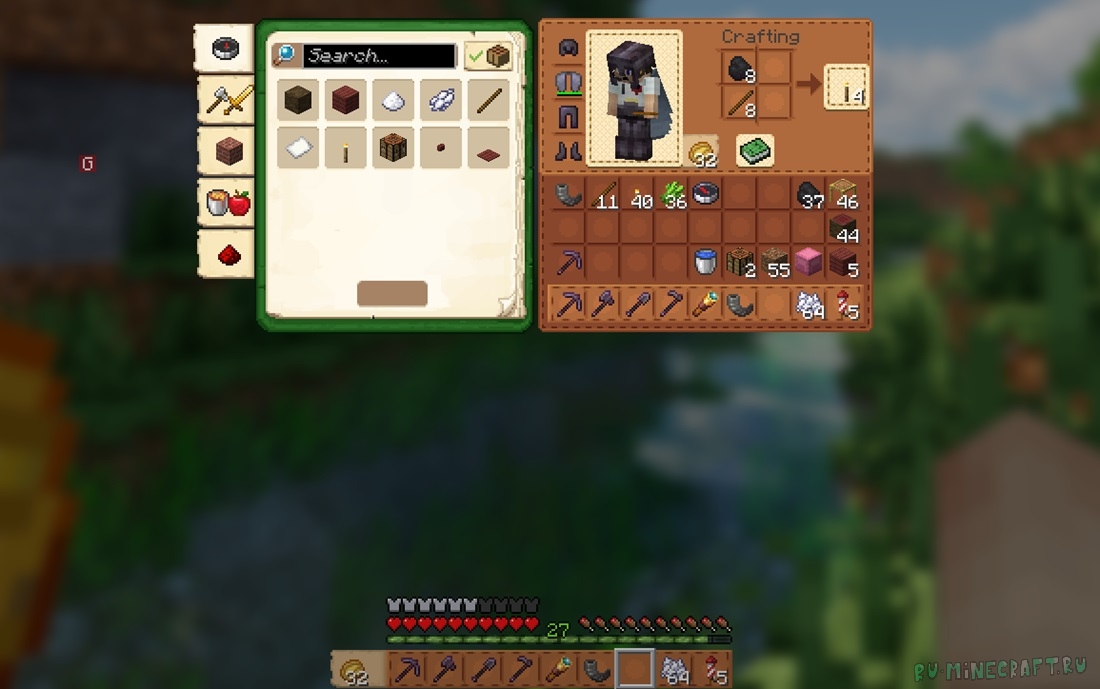Click the recipe book search field
Screen dimensions: 1100x689
coord(380,56)
